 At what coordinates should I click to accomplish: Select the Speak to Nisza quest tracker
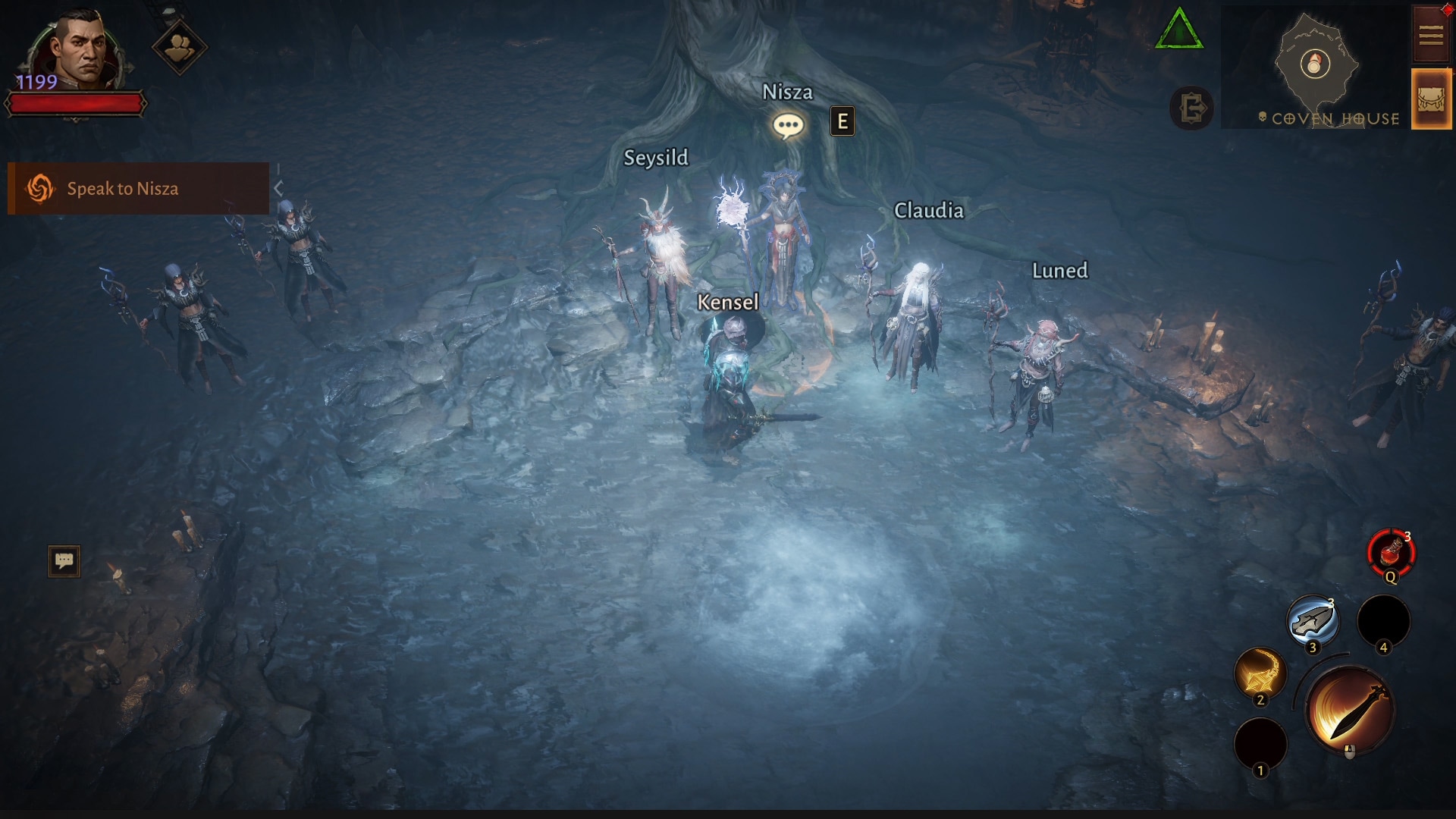138,188
